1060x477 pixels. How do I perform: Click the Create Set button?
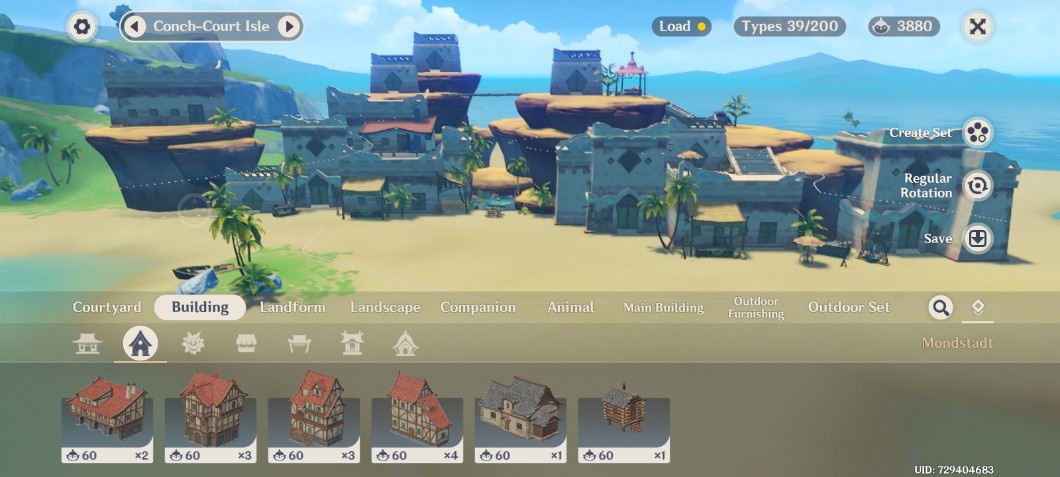click(x=977, y=133)
